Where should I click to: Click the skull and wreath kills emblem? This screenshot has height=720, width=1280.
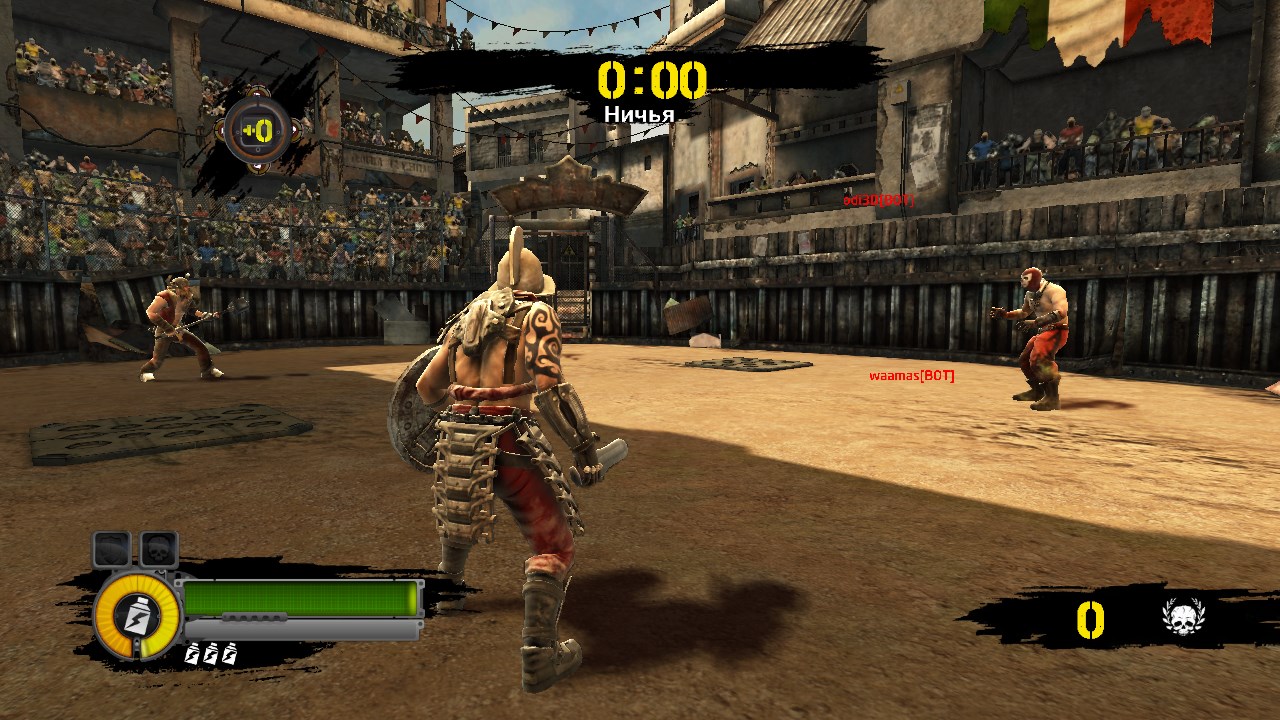coord(1183,618)
